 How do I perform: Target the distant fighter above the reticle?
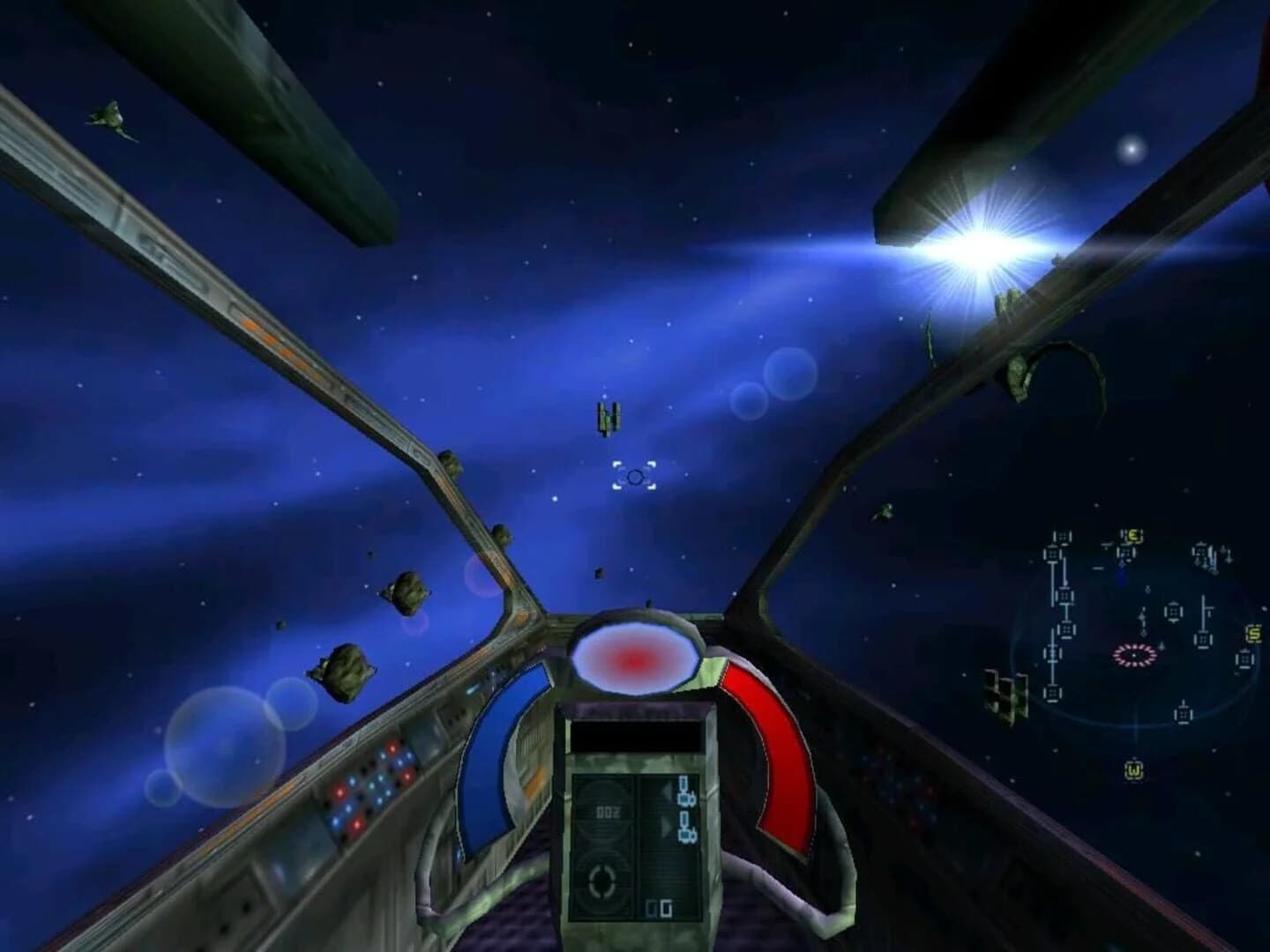point(607,418)
